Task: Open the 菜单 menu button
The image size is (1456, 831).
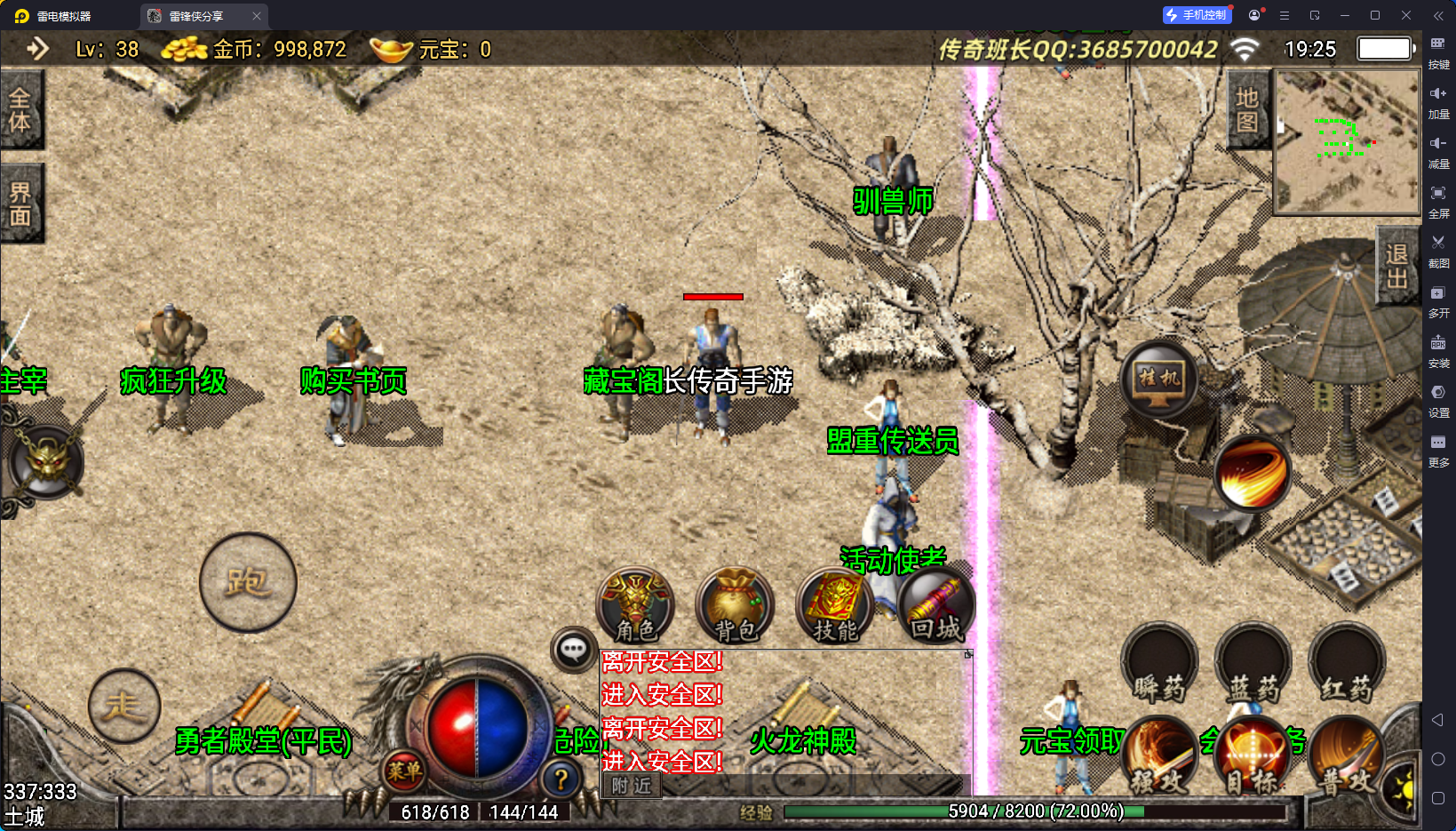Action: tap(404, 771)
